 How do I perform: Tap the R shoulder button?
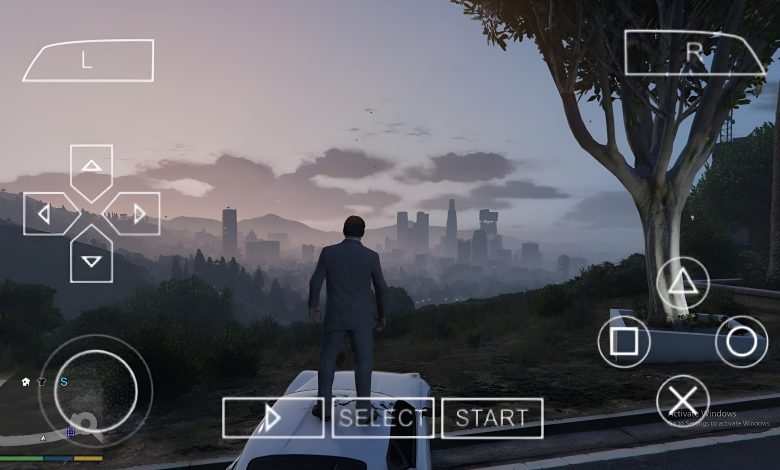pos(694,53)
